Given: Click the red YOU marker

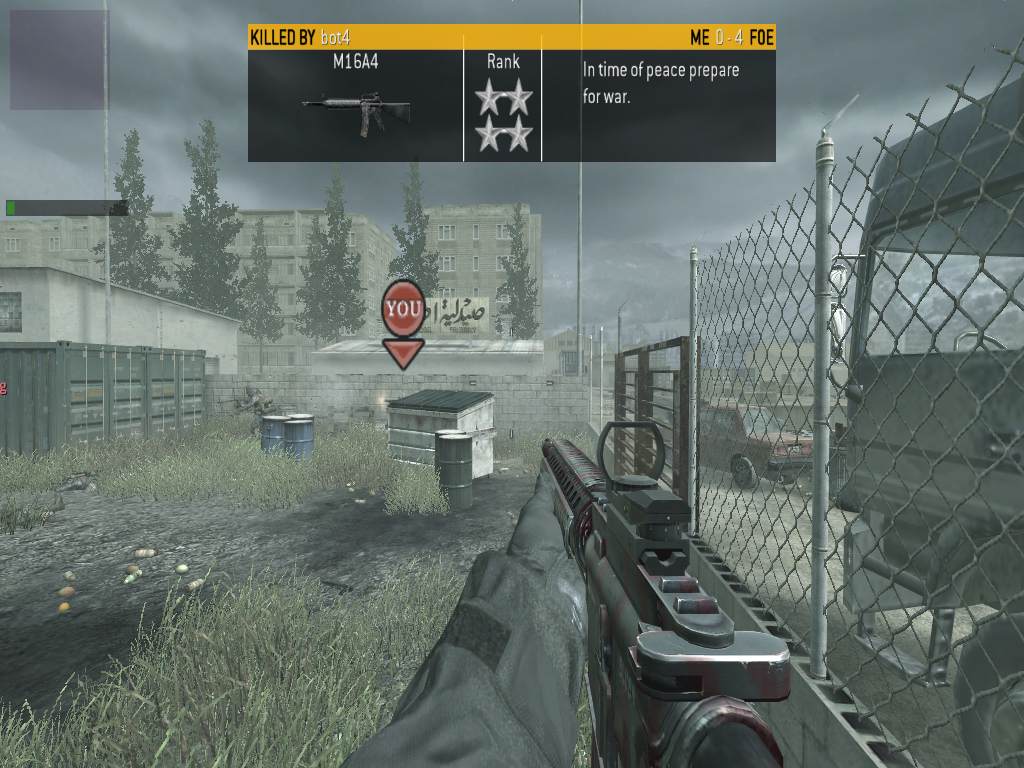Looking at the screenshot, I should coord(403,309).
